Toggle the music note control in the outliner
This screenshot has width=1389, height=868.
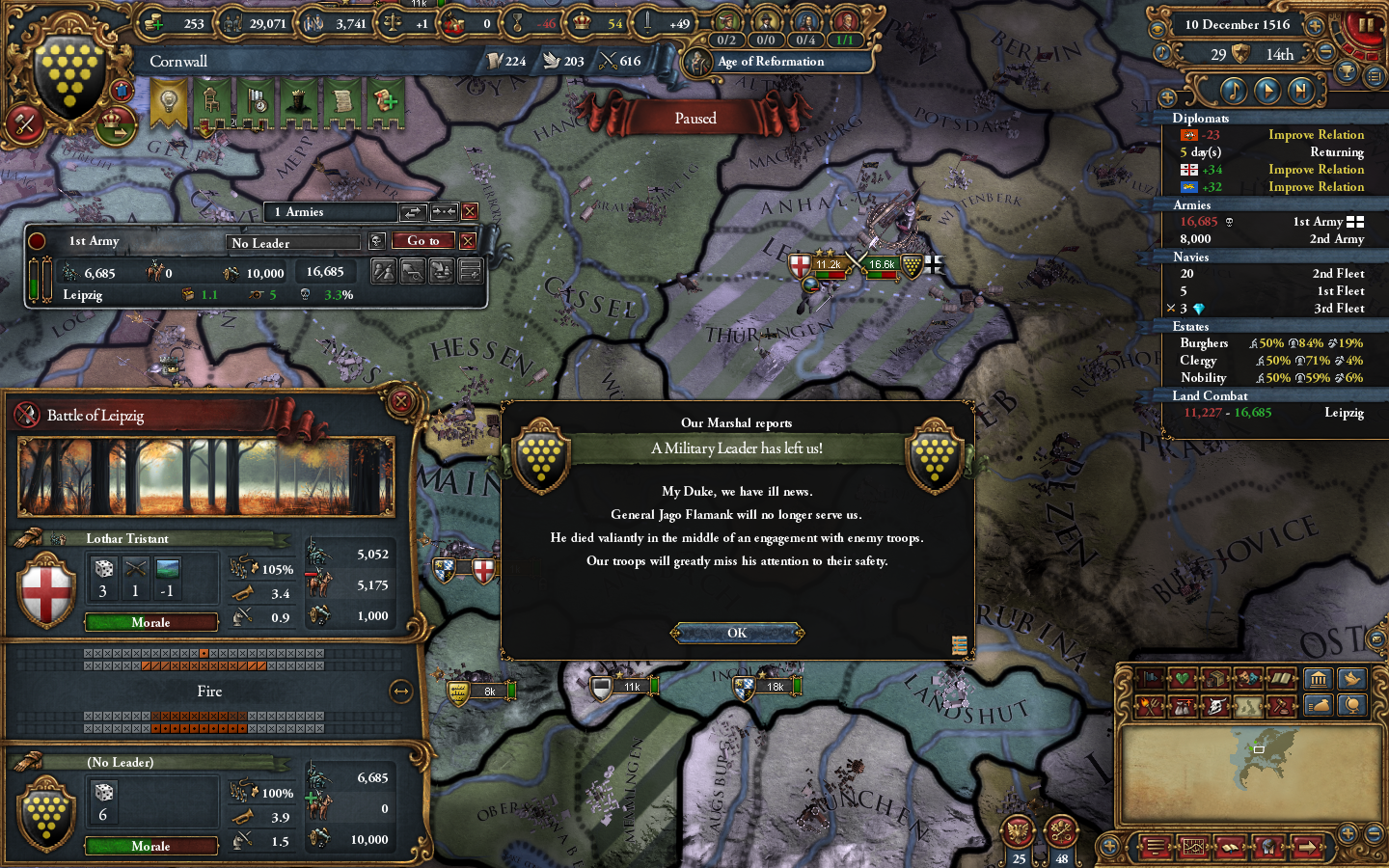tap(1234, 91)
